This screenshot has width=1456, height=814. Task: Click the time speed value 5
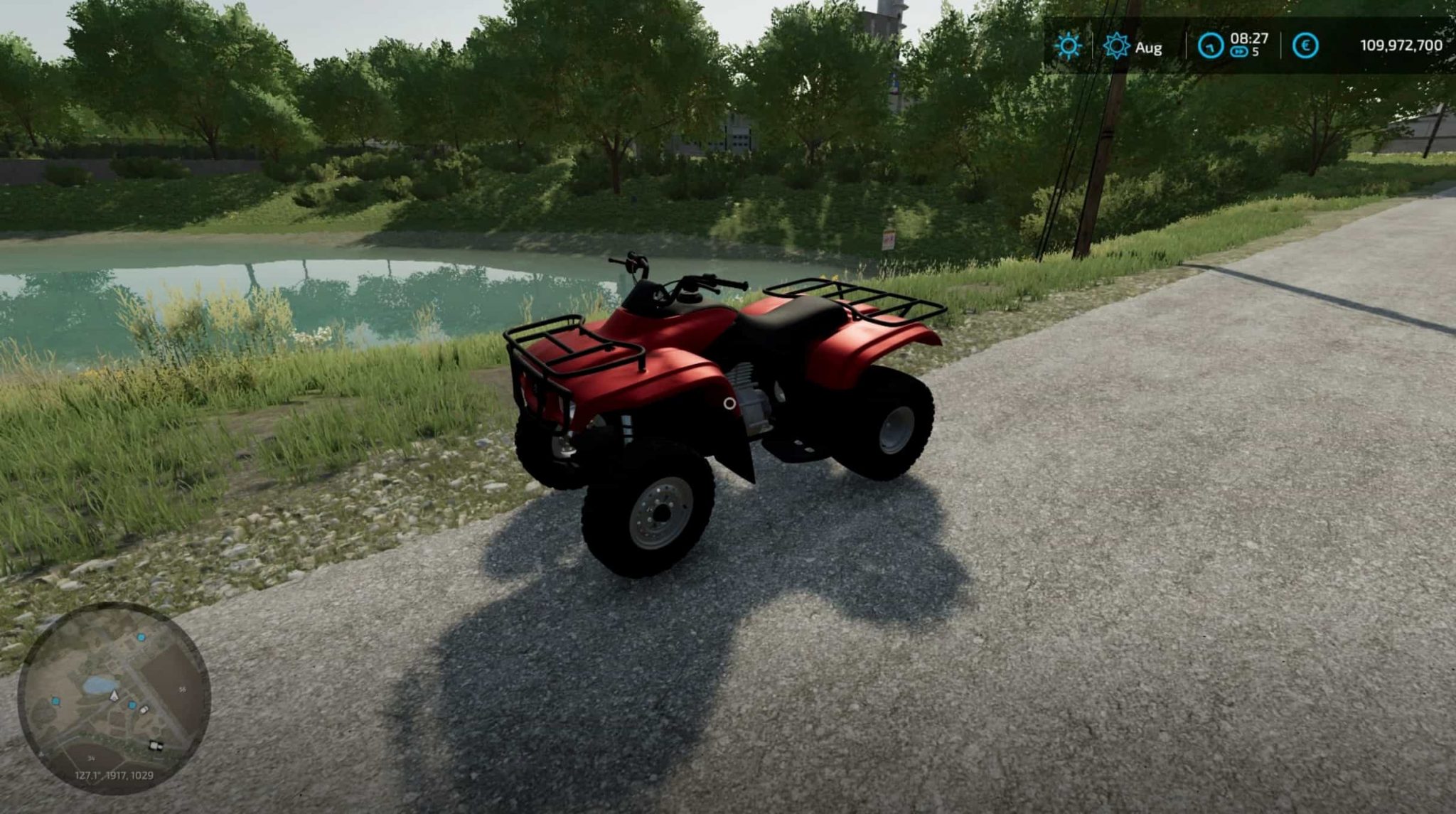click(x=1256, y=51)
